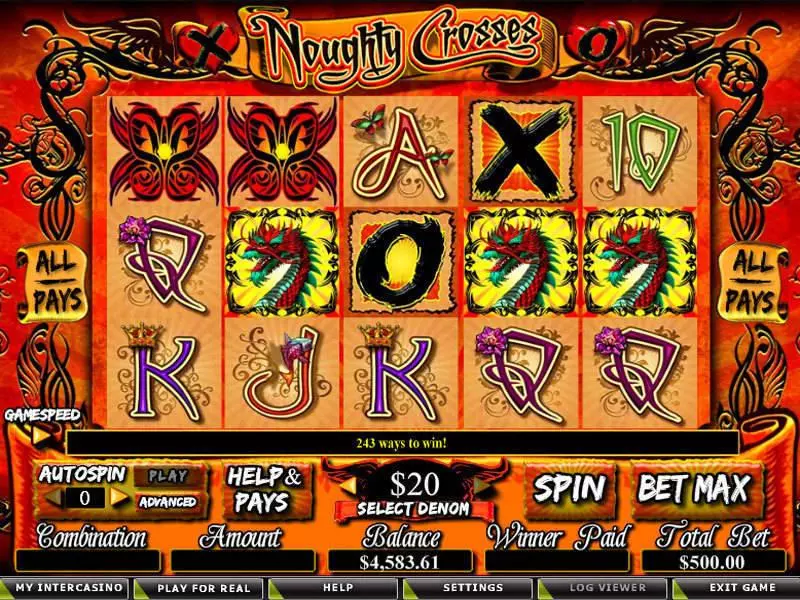
Task: Spin the reels with the SPIN button
Action: pos(569,489)
